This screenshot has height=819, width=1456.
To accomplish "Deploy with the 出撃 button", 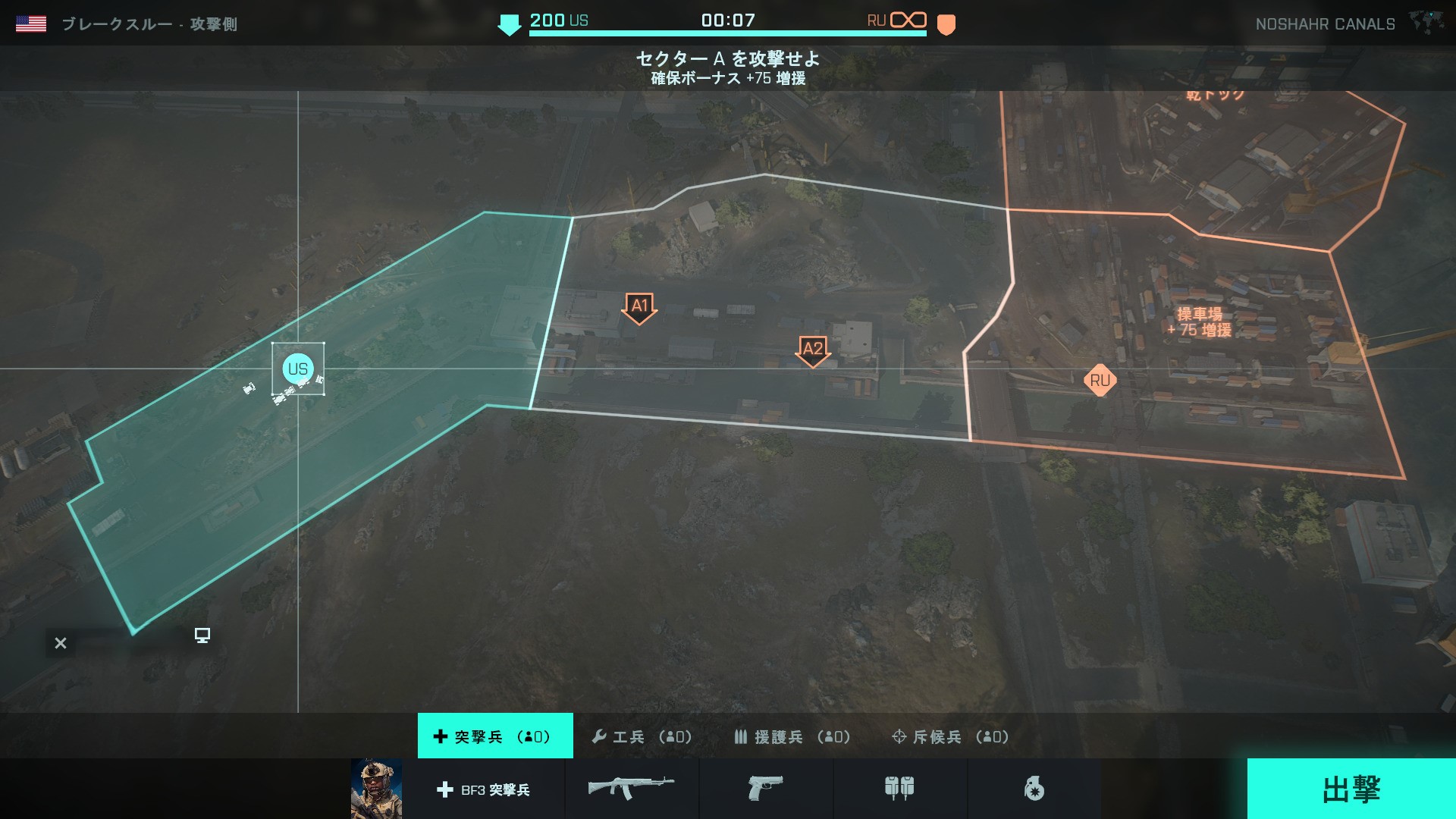I will 1351,789.
